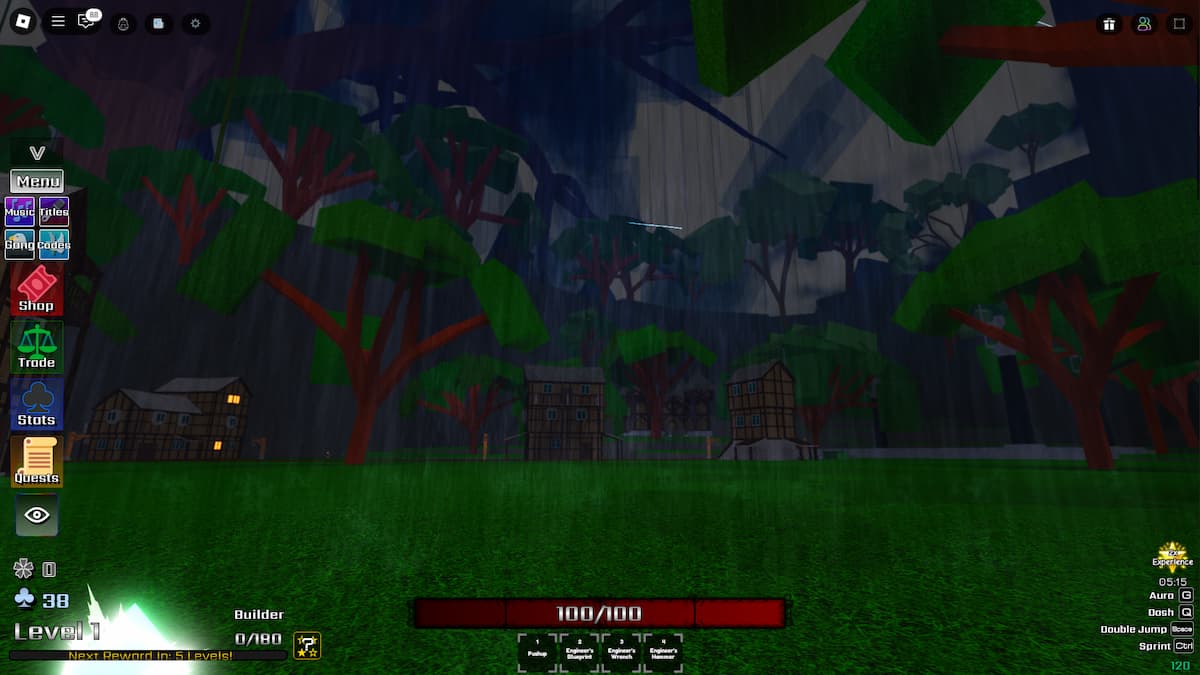1200x675 pixels.
Task: Open the Trade menu
Action: coord(36,347)
